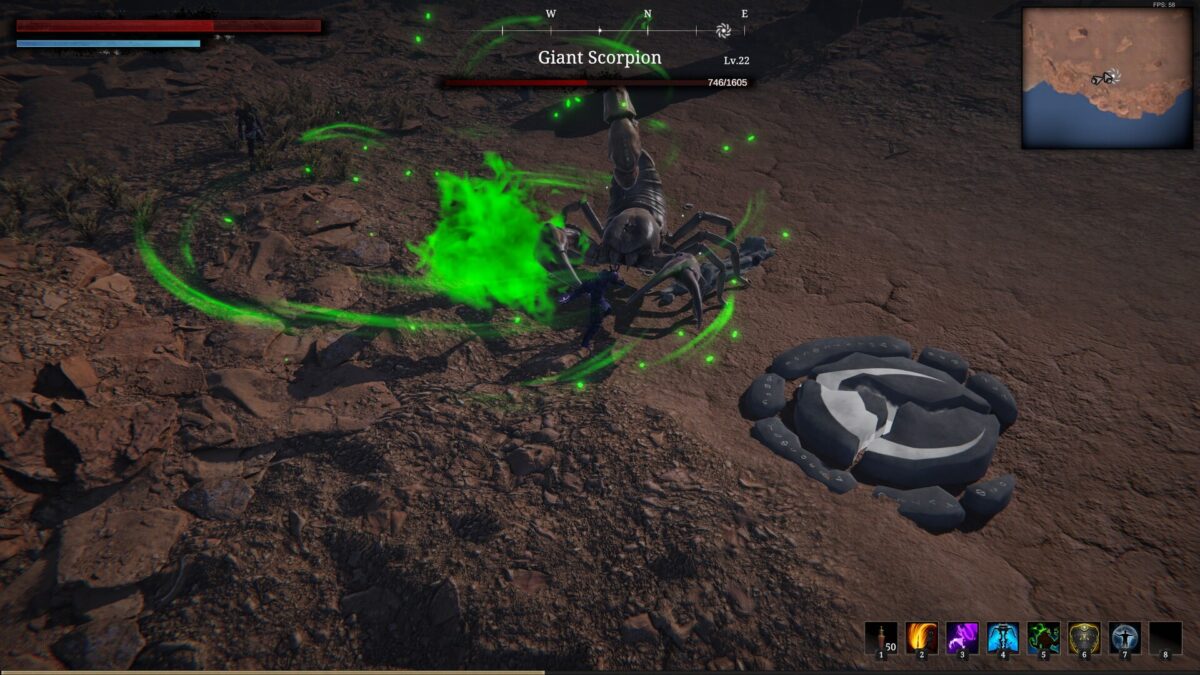Activate the fiery slash ability
This screenshot has height=675, width=1200.
pos(922,638)
